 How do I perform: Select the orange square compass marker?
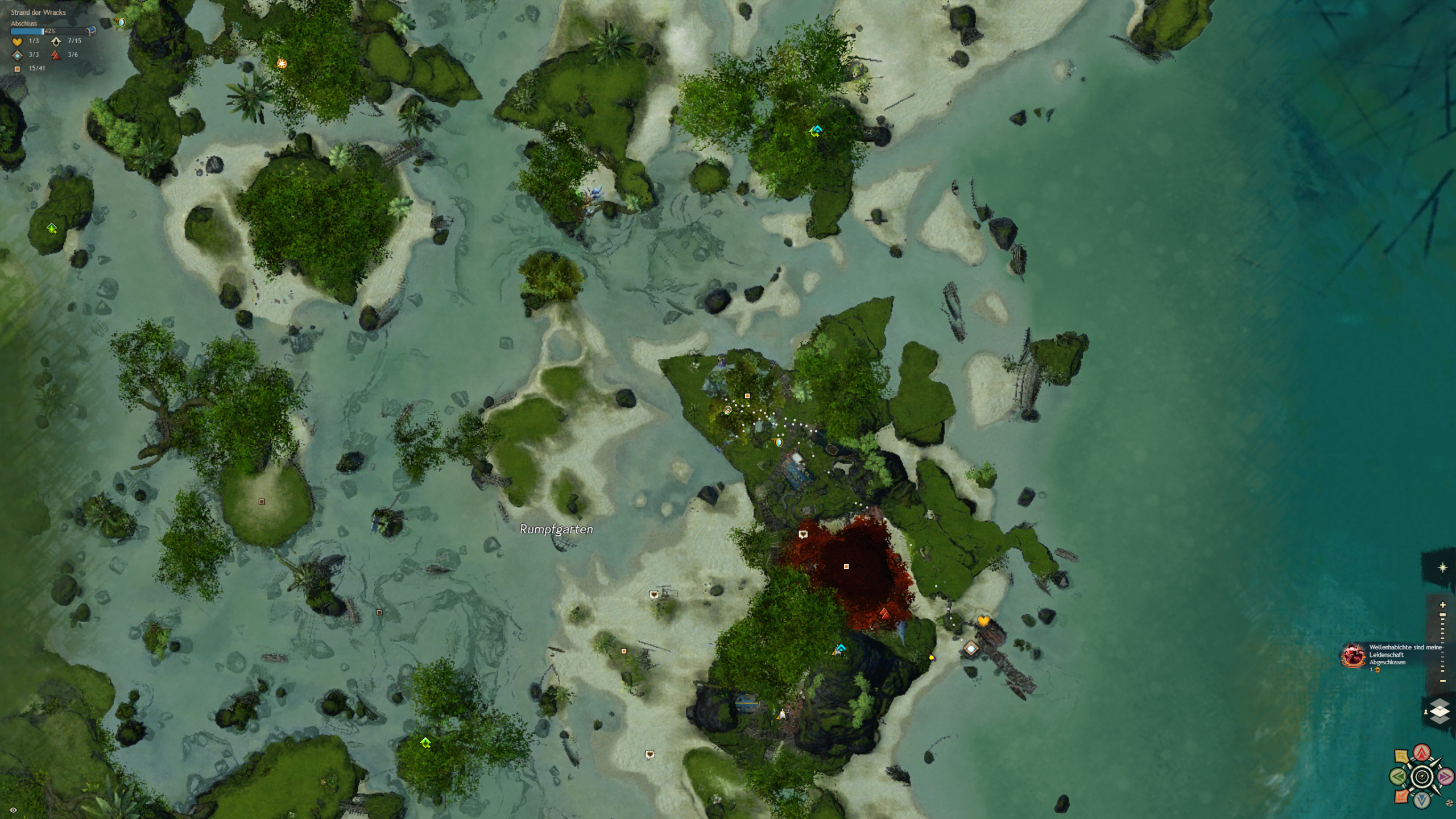click(1402, 796)
